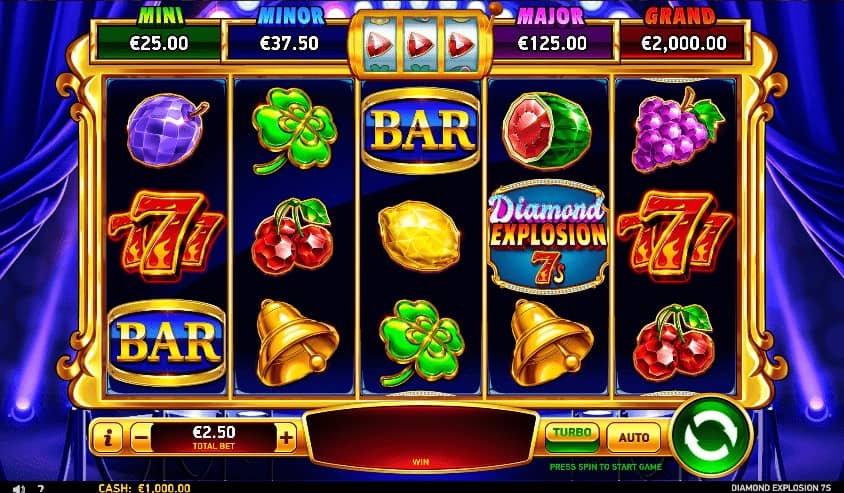Open the Auto spin options
Screen dimensions: 844x493
[634, 437]
